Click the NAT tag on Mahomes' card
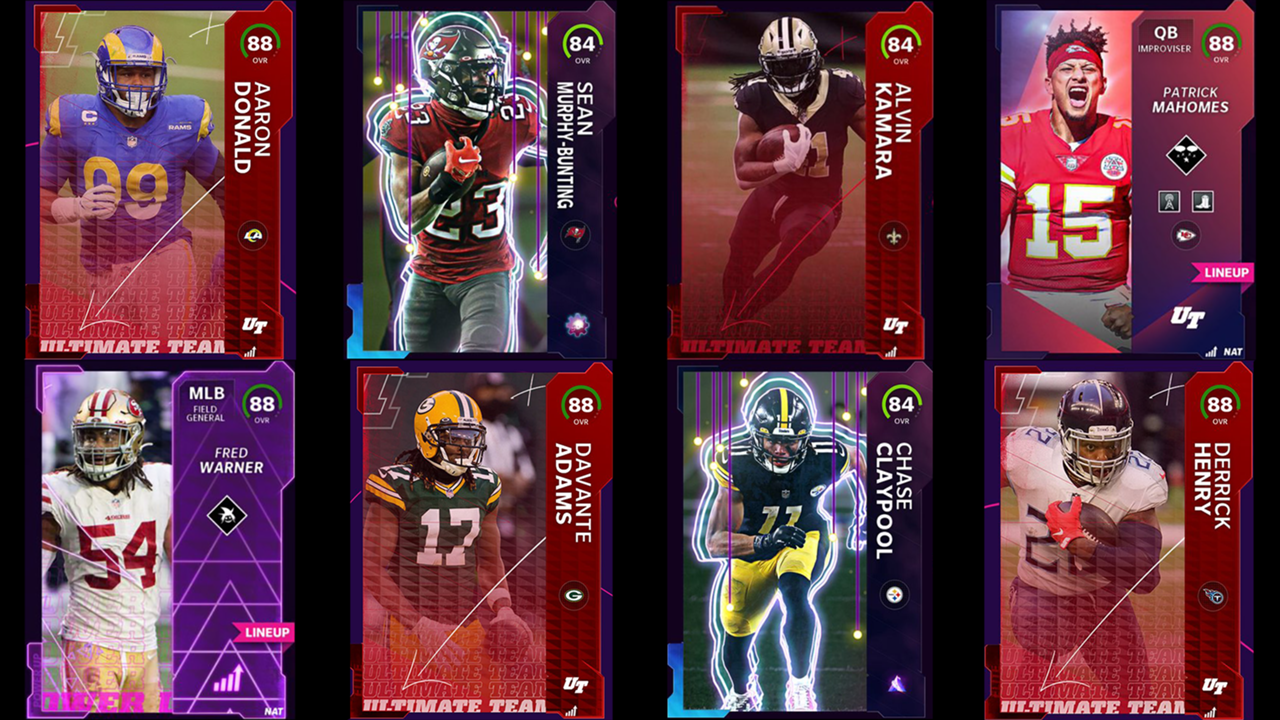The image size is (1280, 720). (1231, 352)
